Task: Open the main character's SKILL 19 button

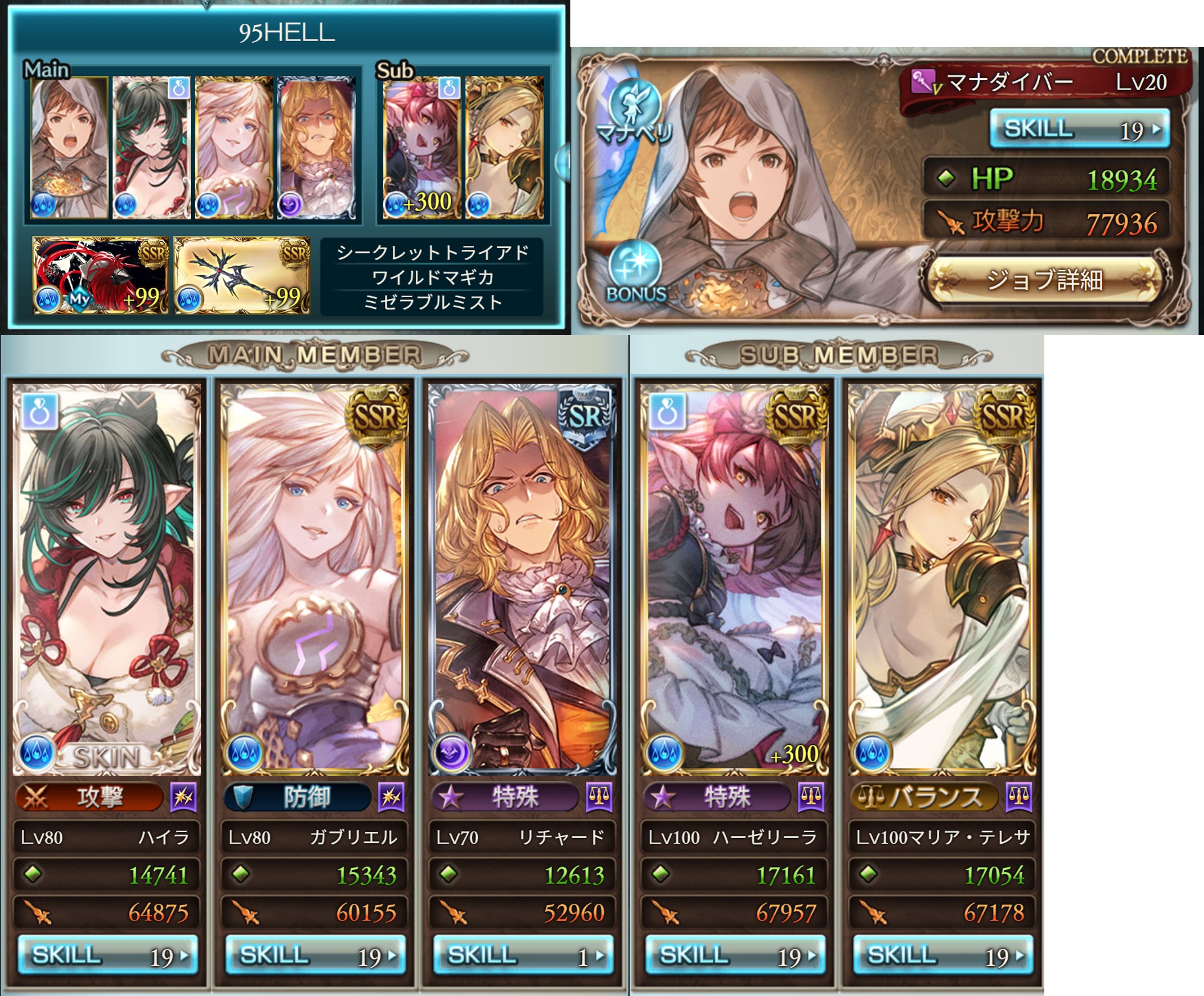Action: click(x=1080, y=128)
